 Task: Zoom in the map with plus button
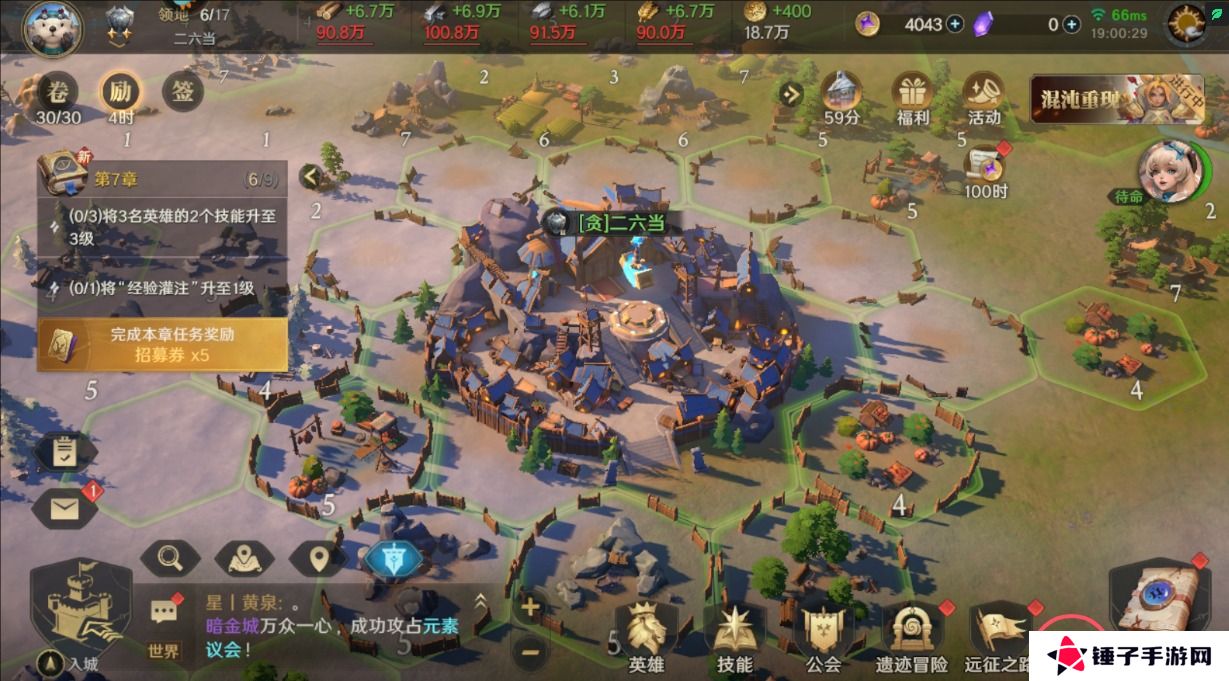[530, 606]
